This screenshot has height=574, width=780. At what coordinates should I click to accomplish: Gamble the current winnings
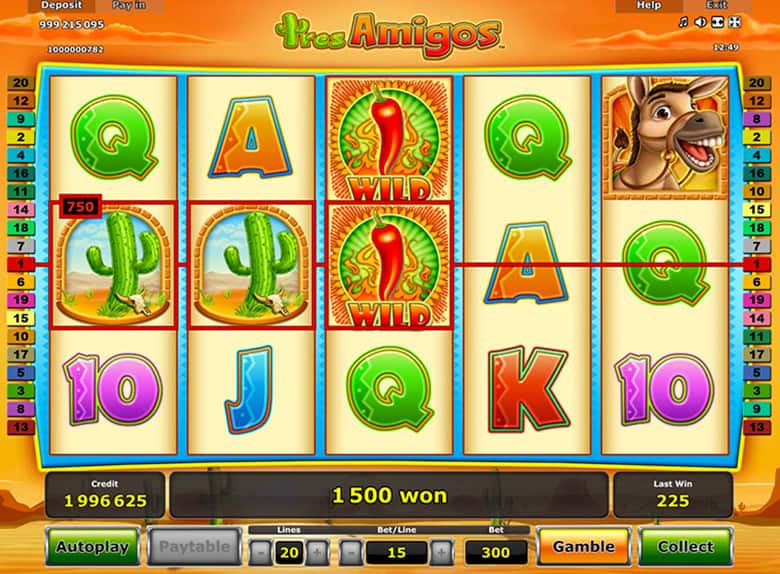(584, 547)
